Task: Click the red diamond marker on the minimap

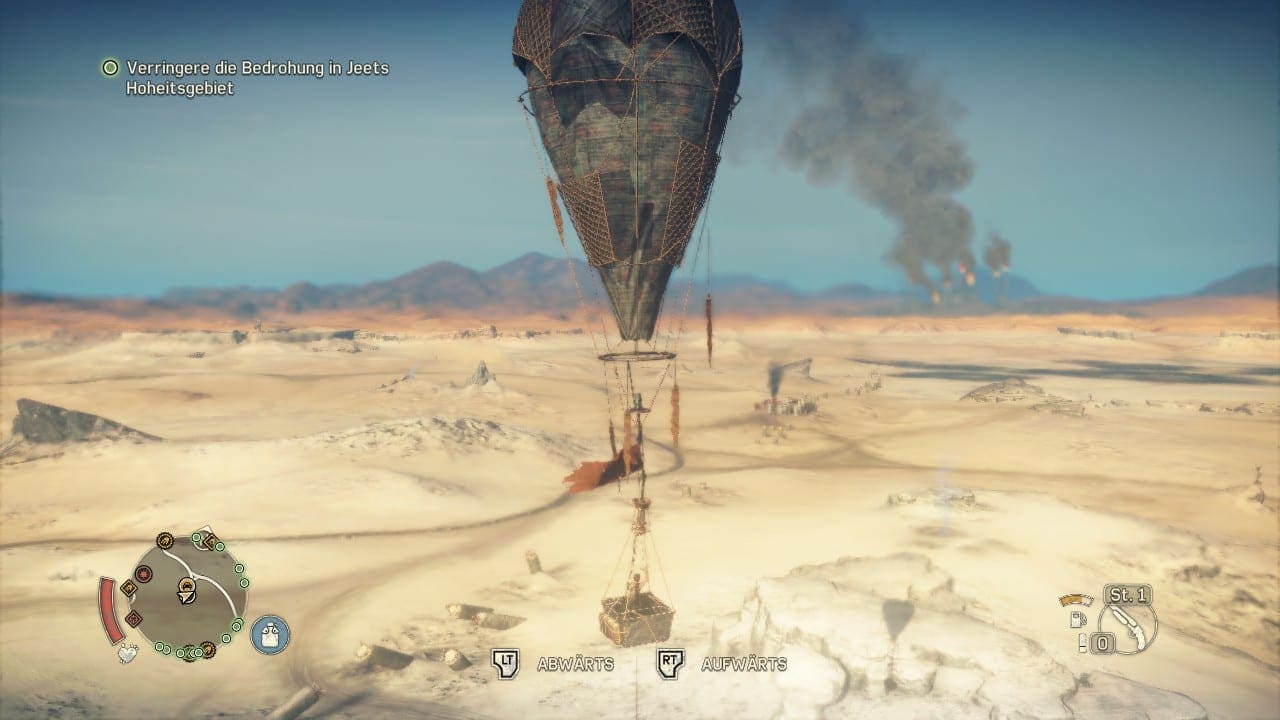Action: (x=134, y=619)
